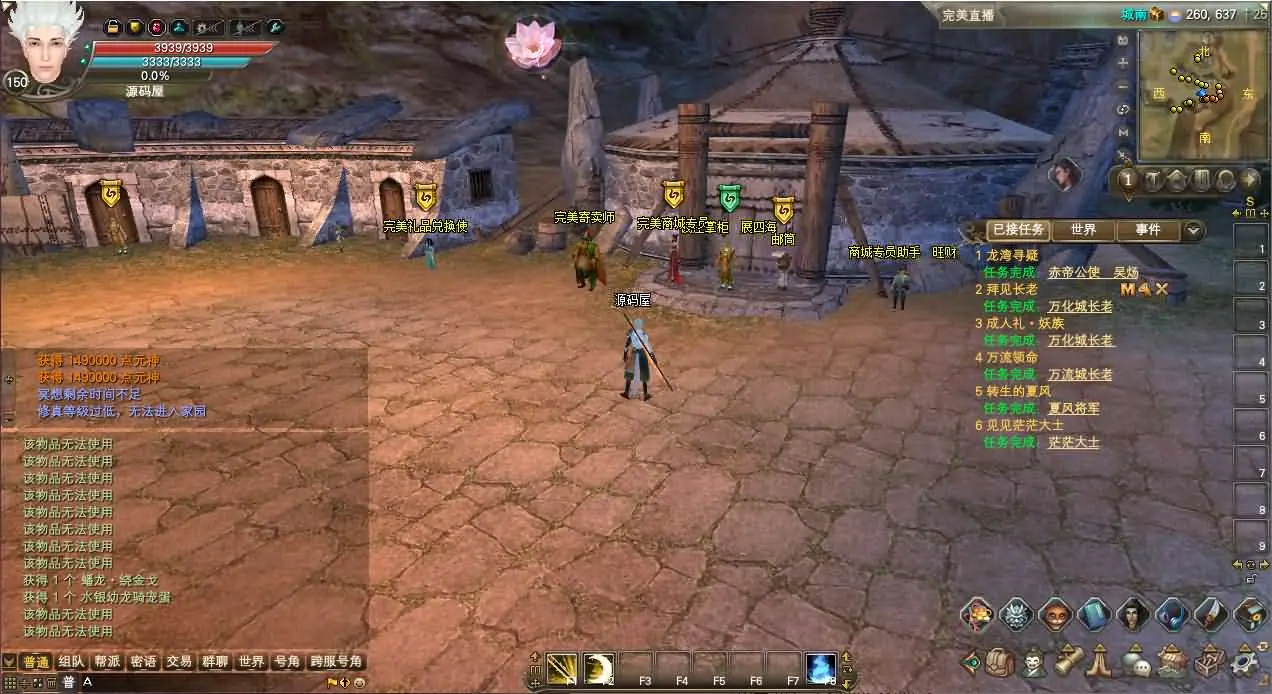
Task: Click the pink lotus flower icon
Action: coord(531,44)
